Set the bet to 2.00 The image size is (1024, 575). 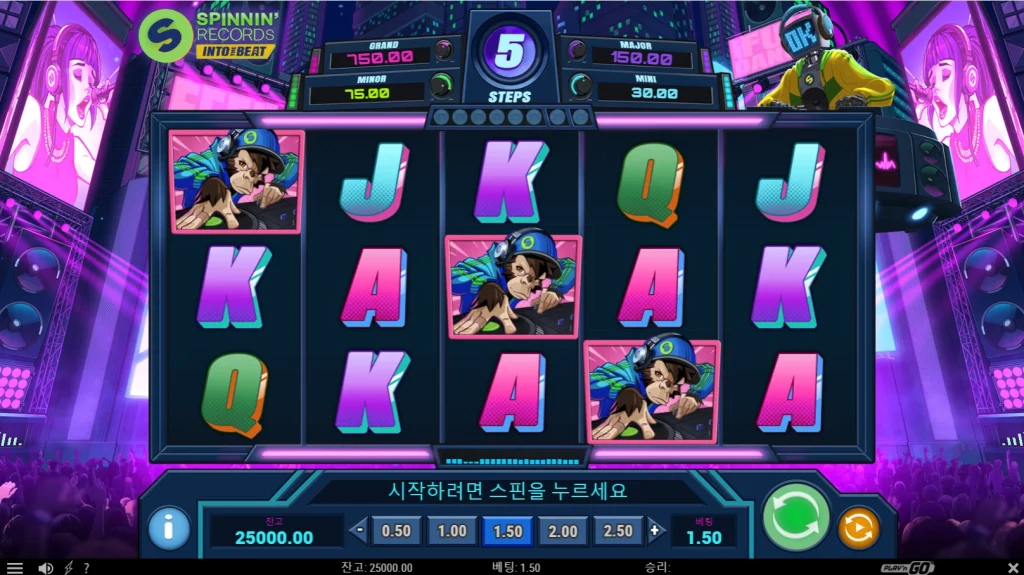point(563,531)
